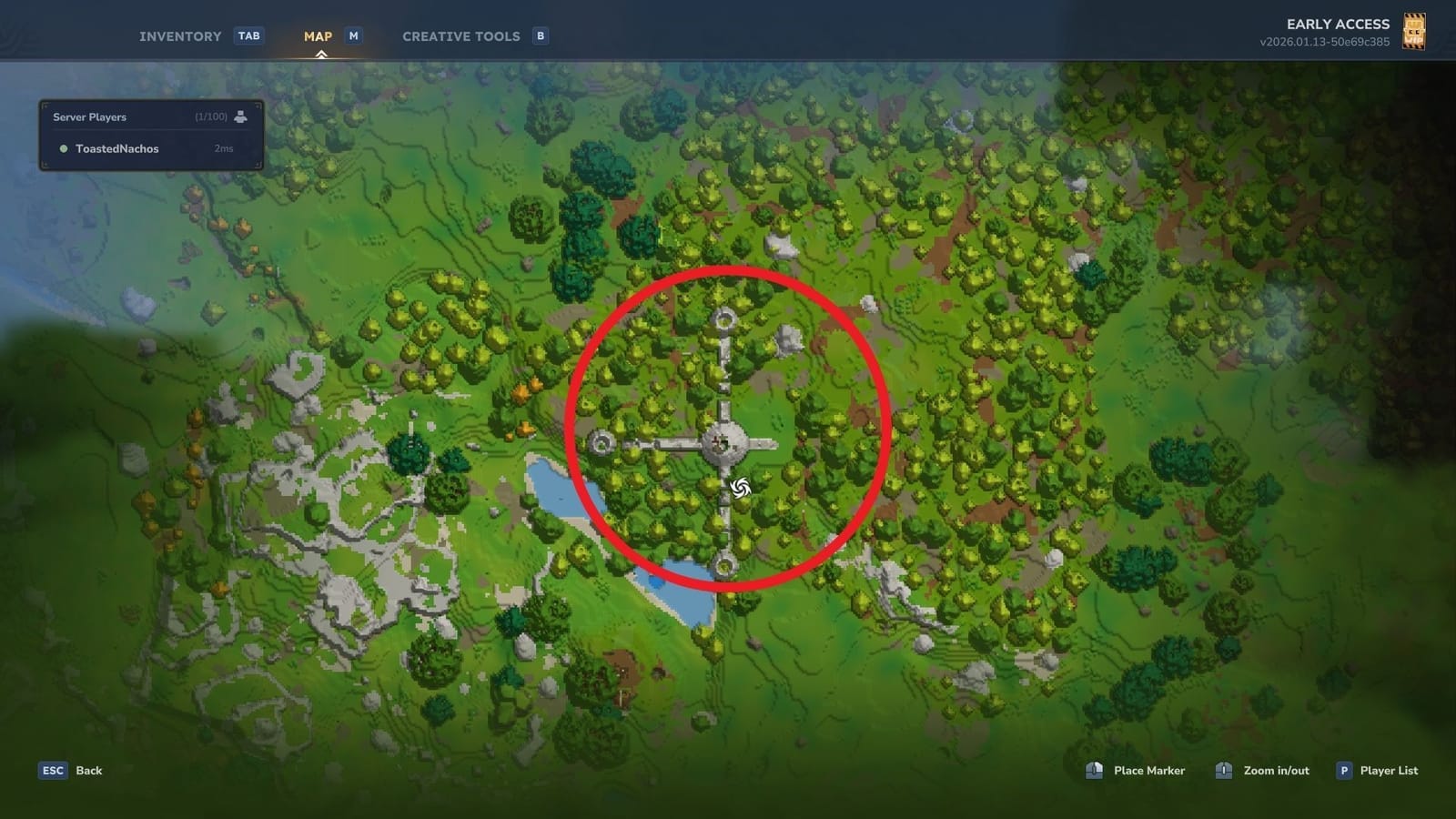Select ToastedNachos in the Server Players panel
This screenshot has height=819, width=1456.
pyautogui.click(x=118, y=148)
